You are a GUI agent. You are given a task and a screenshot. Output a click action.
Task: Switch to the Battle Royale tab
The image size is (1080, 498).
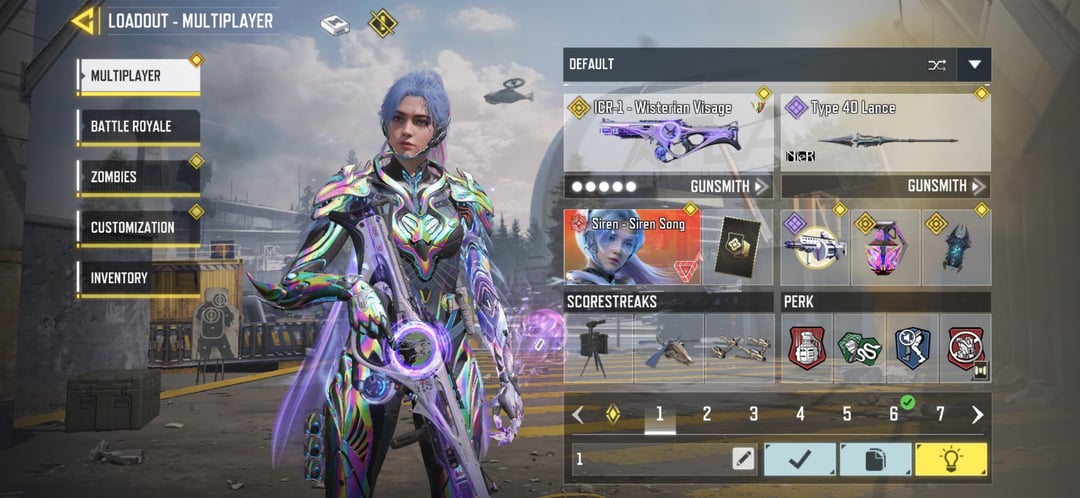[x=139, y=127]
